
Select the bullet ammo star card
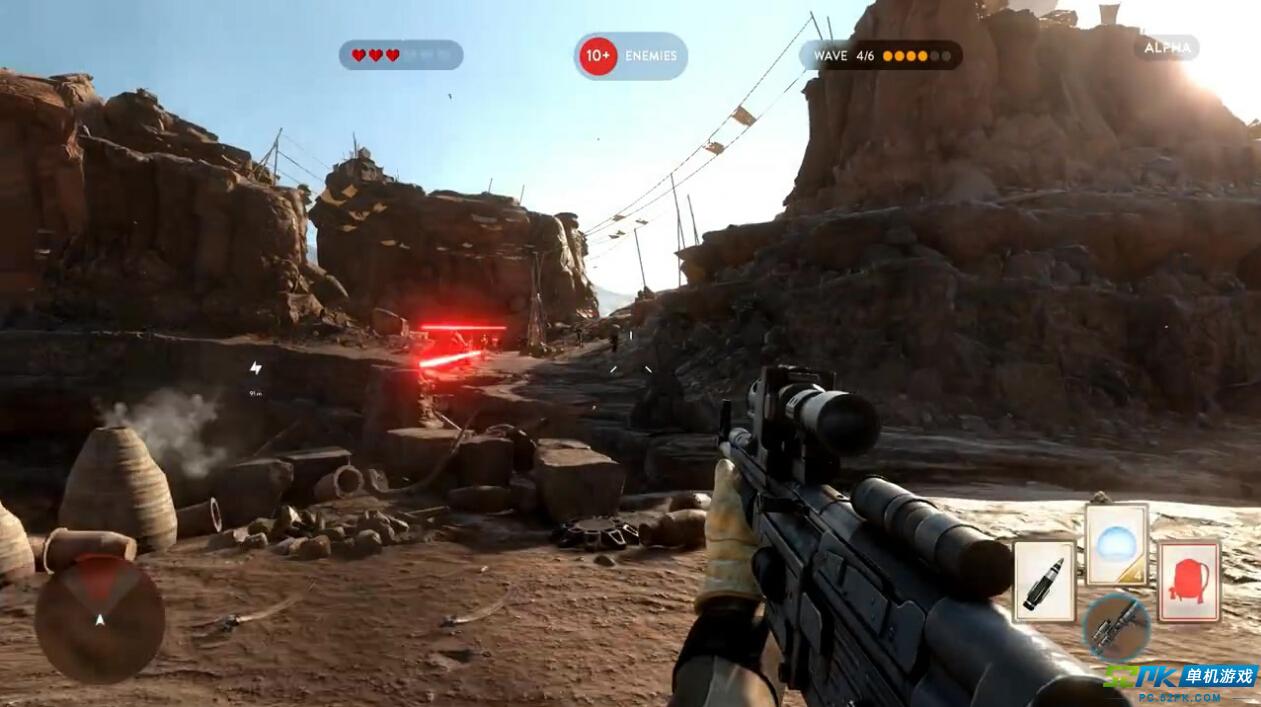1044,581
